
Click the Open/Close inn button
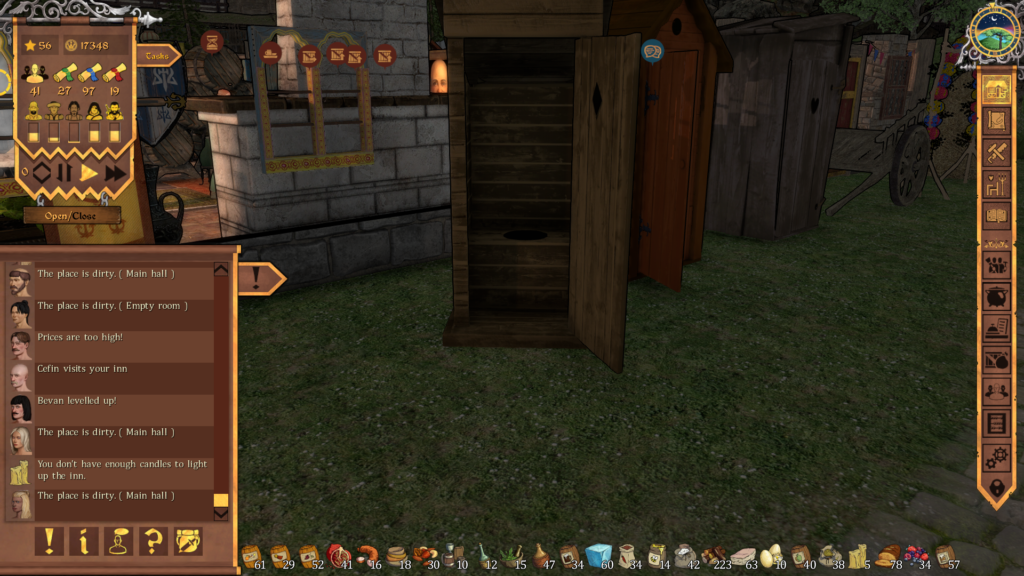[x=72, y=215]
